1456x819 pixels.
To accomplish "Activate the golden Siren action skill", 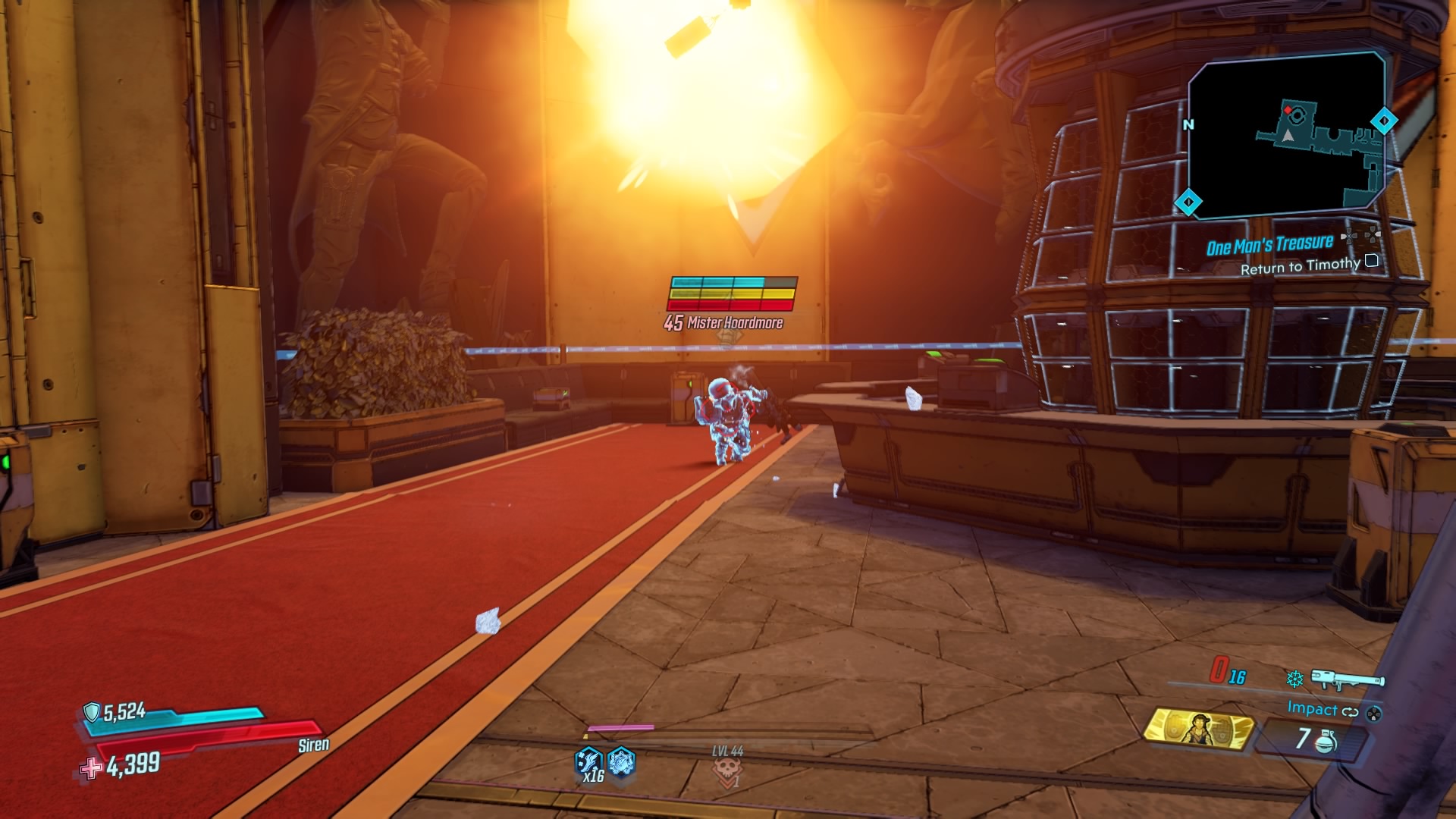I will 1200,730.
